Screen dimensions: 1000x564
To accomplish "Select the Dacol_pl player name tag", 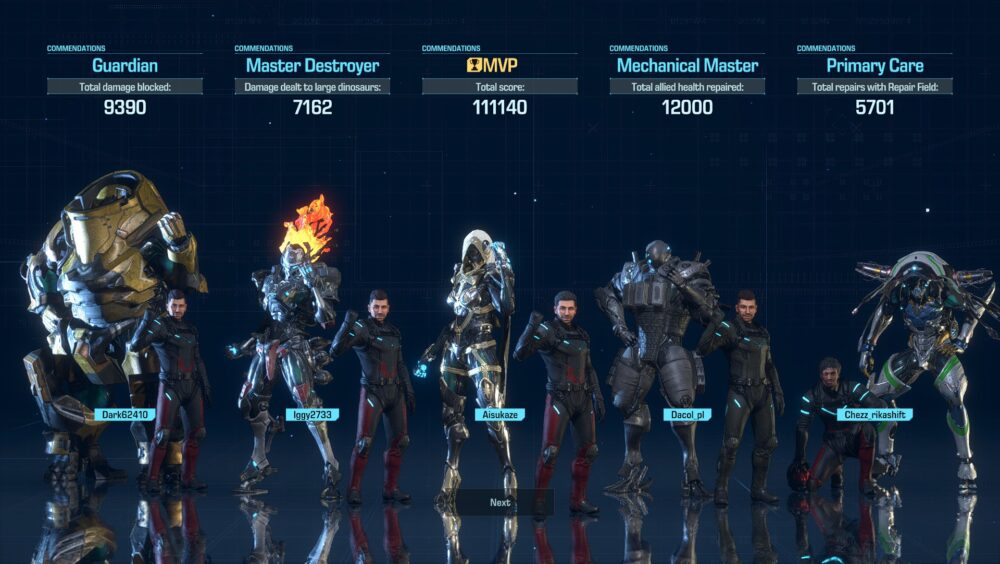I will [687, 414].
